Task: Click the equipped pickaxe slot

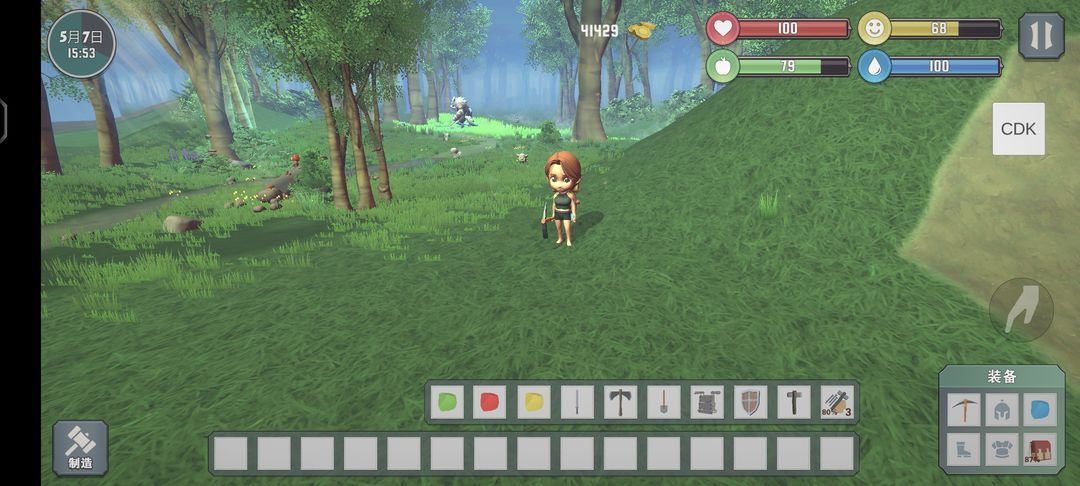Action: (962, 409)
